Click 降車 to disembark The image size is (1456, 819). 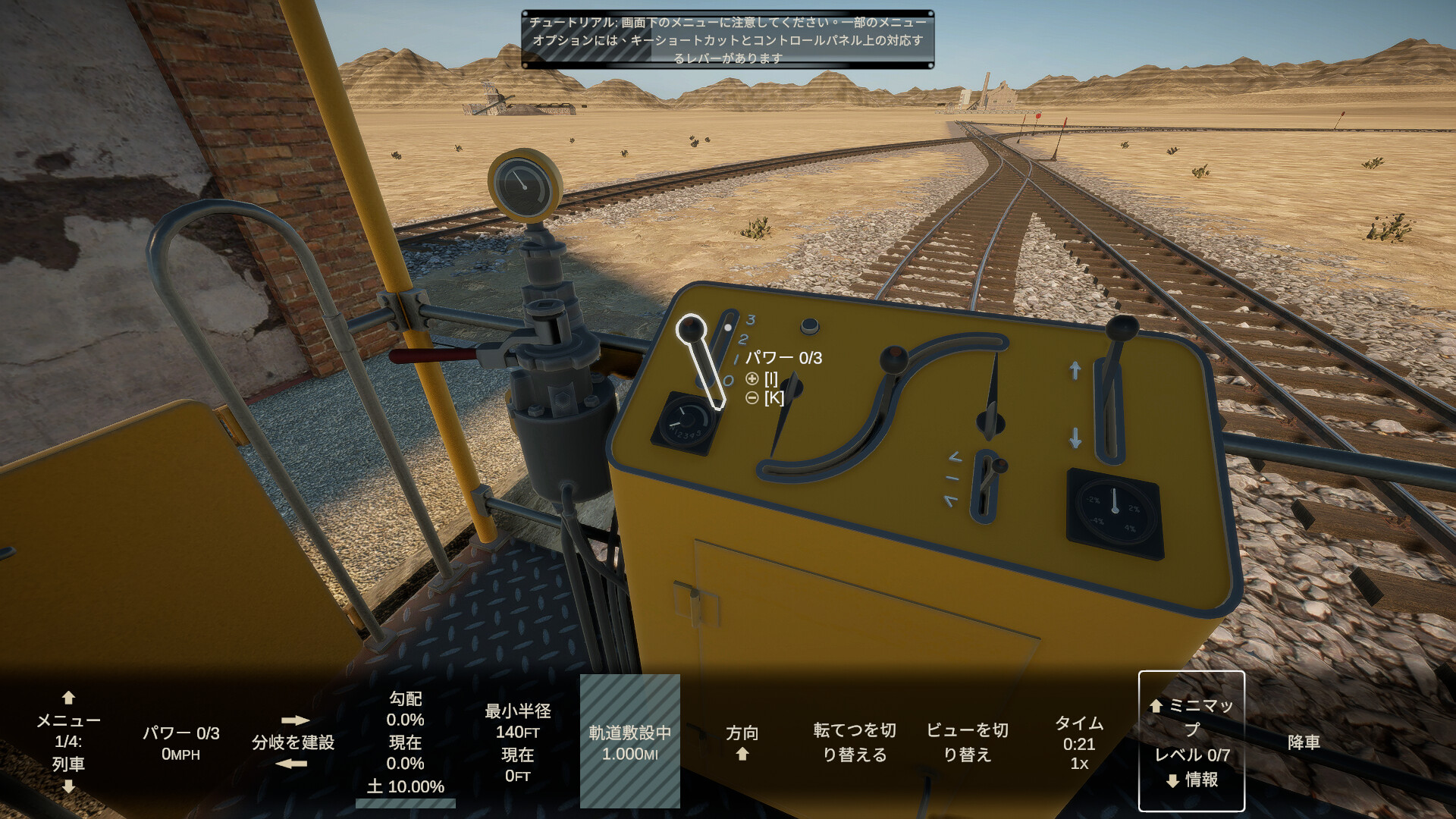tap(1305, 743)
